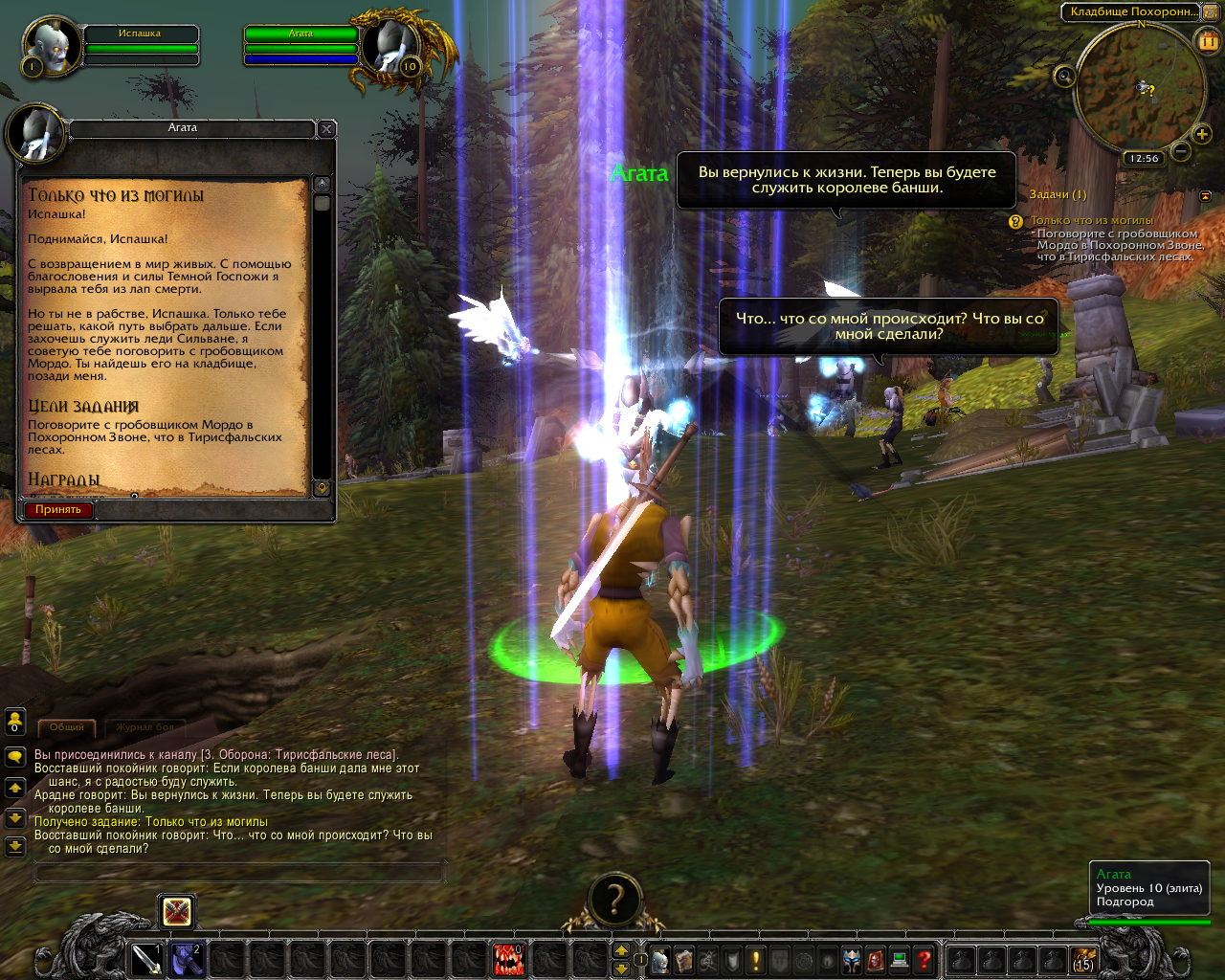Switch to the Общий chat tab

coord(67,727)
